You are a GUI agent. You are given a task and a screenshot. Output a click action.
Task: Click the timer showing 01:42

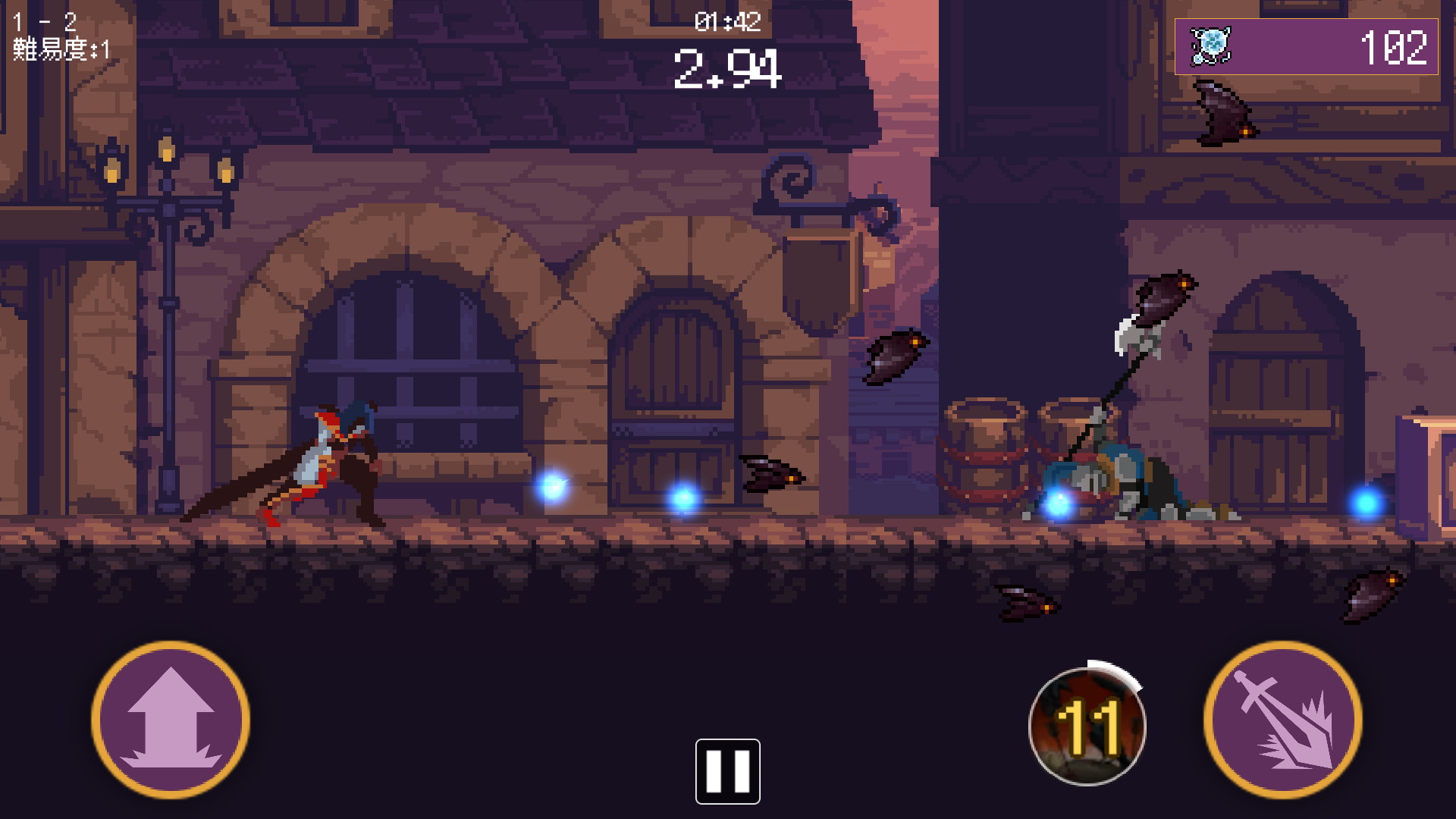click(726, 21)
